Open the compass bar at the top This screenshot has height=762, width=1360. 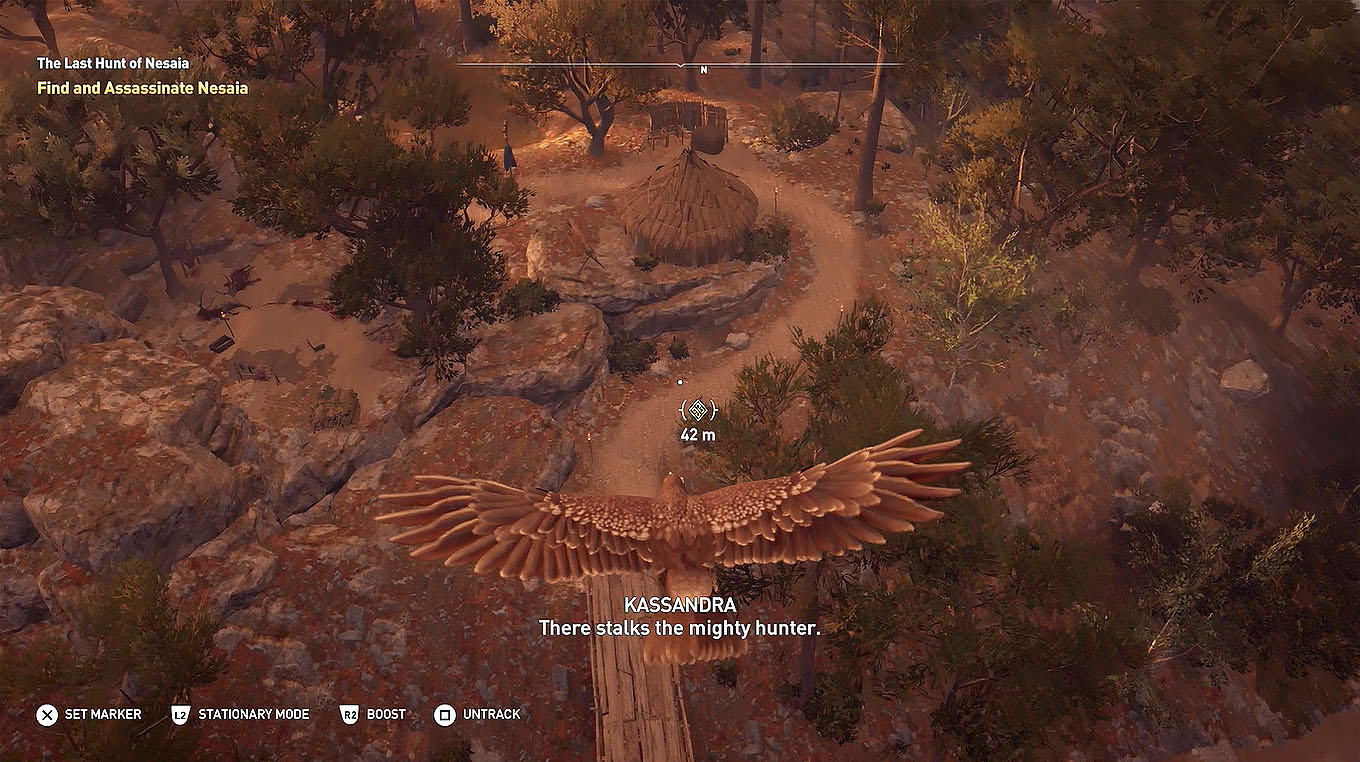point(703,62)
